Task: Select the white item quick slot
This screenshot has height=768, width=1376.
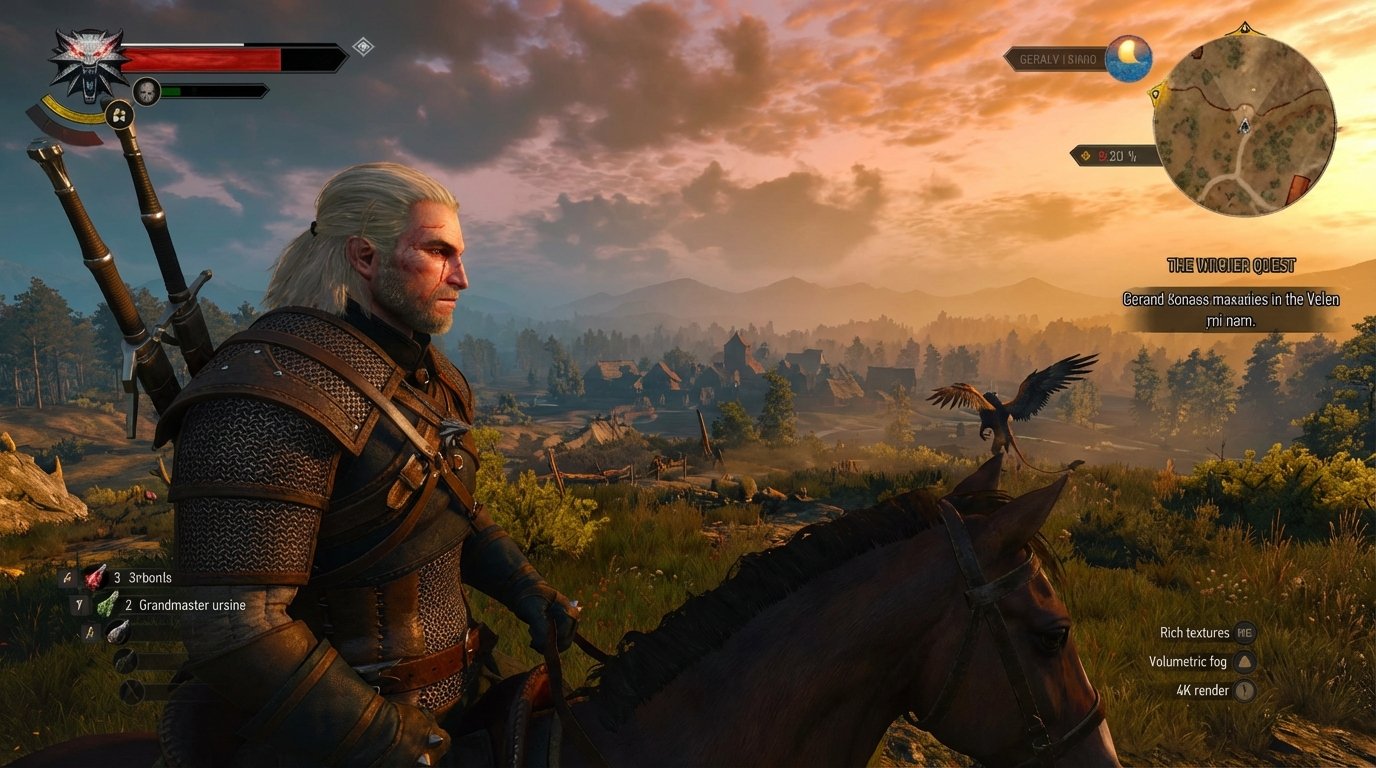Action: 118,631
